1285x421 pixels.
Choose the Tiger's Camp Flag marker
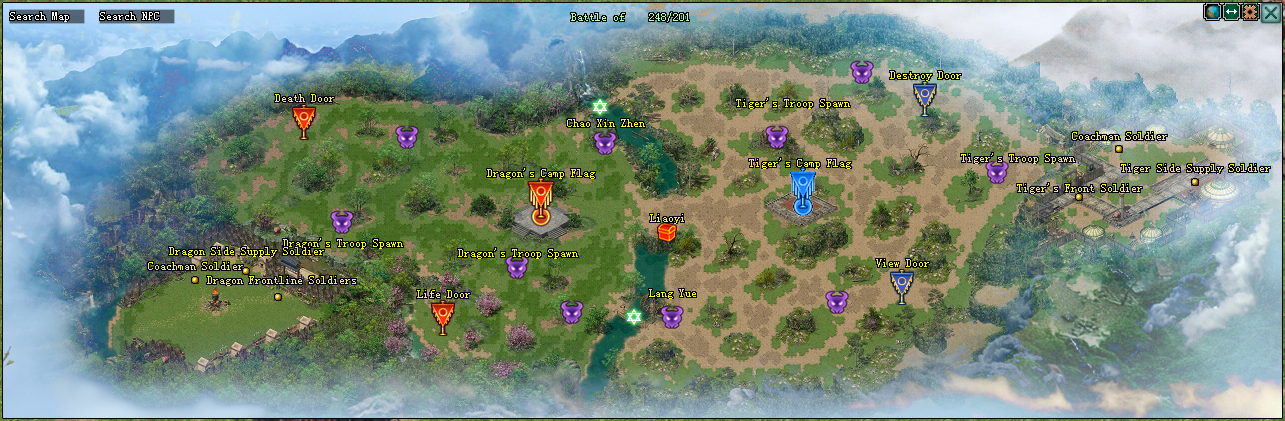(801, 190)
